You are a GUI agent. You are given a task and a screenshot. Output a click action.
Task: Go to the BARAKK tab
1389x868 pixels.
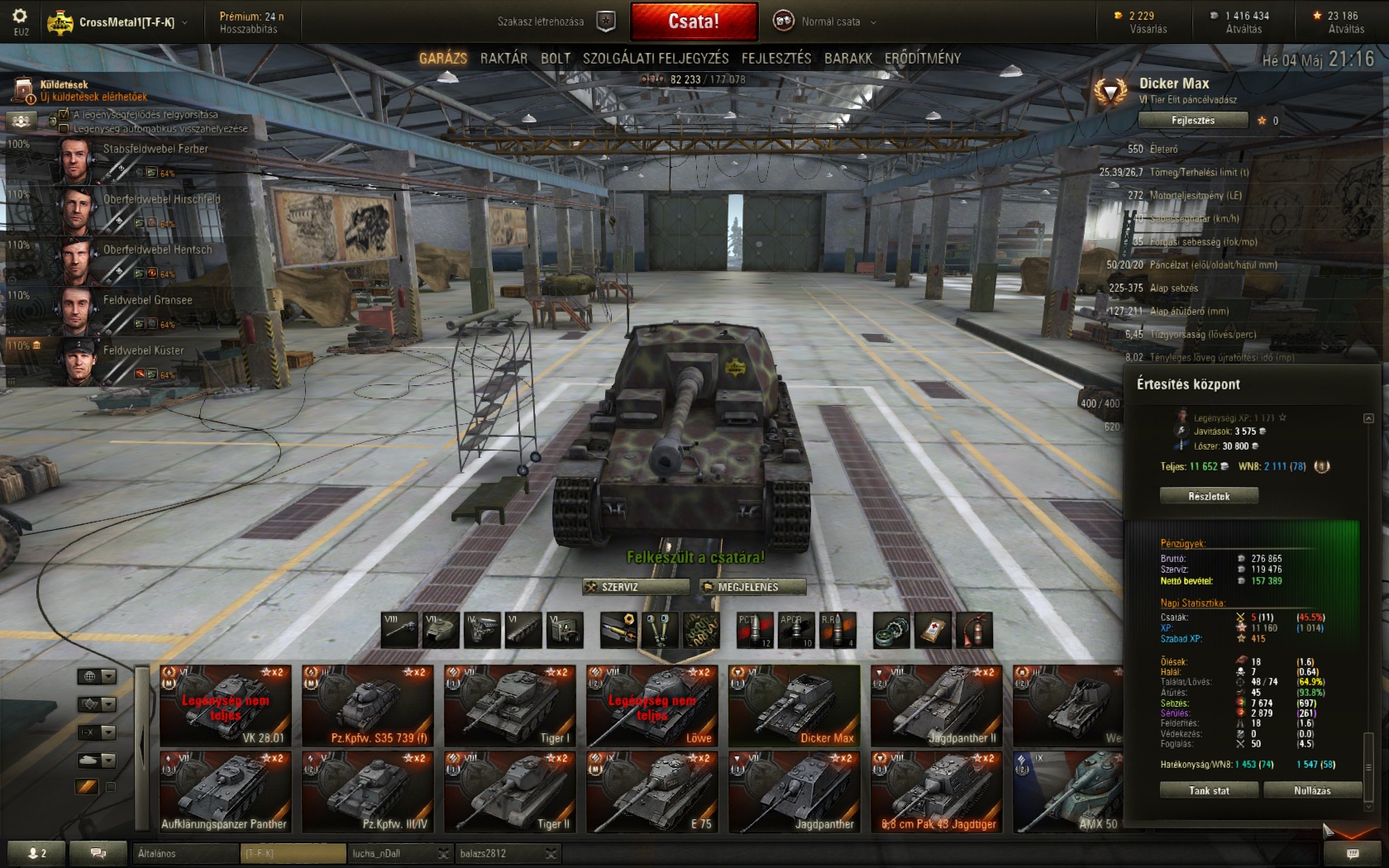pyautogui.click(x=847, y=58)
